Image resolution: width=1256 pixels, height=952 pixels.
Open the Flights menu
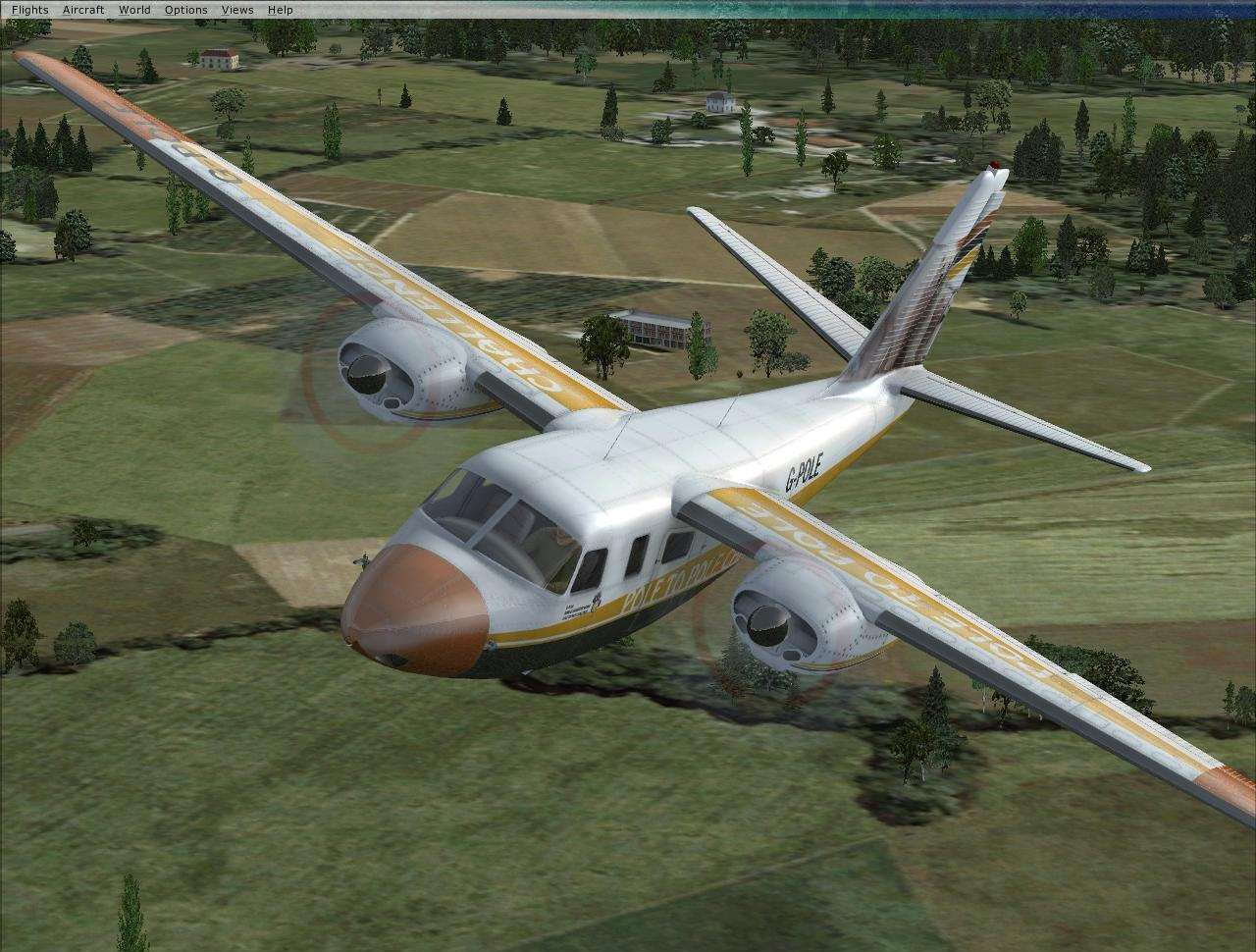click(27, 9)
